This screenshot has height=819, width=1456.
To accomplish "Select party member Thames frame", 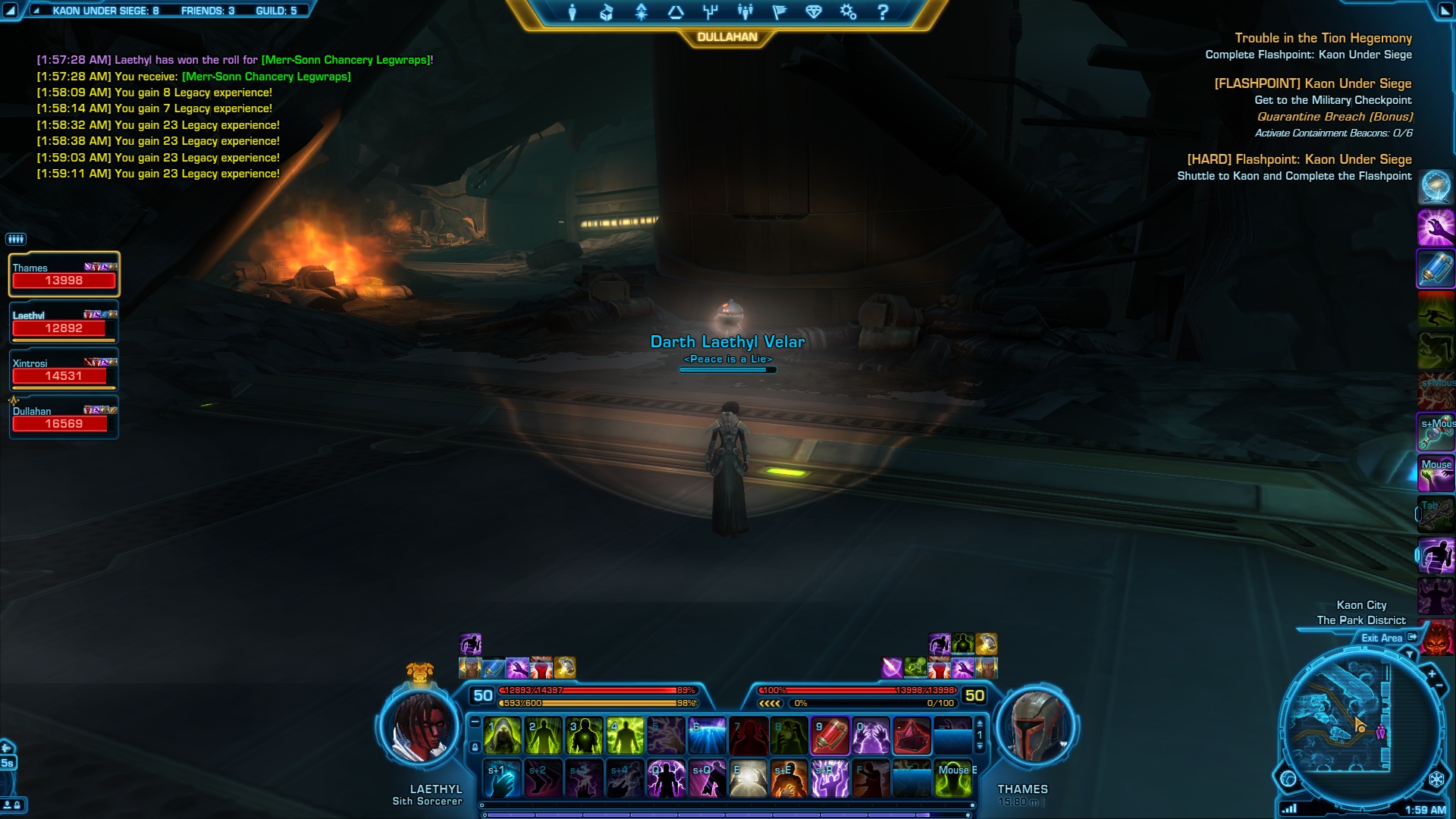I will click(64, 275).
